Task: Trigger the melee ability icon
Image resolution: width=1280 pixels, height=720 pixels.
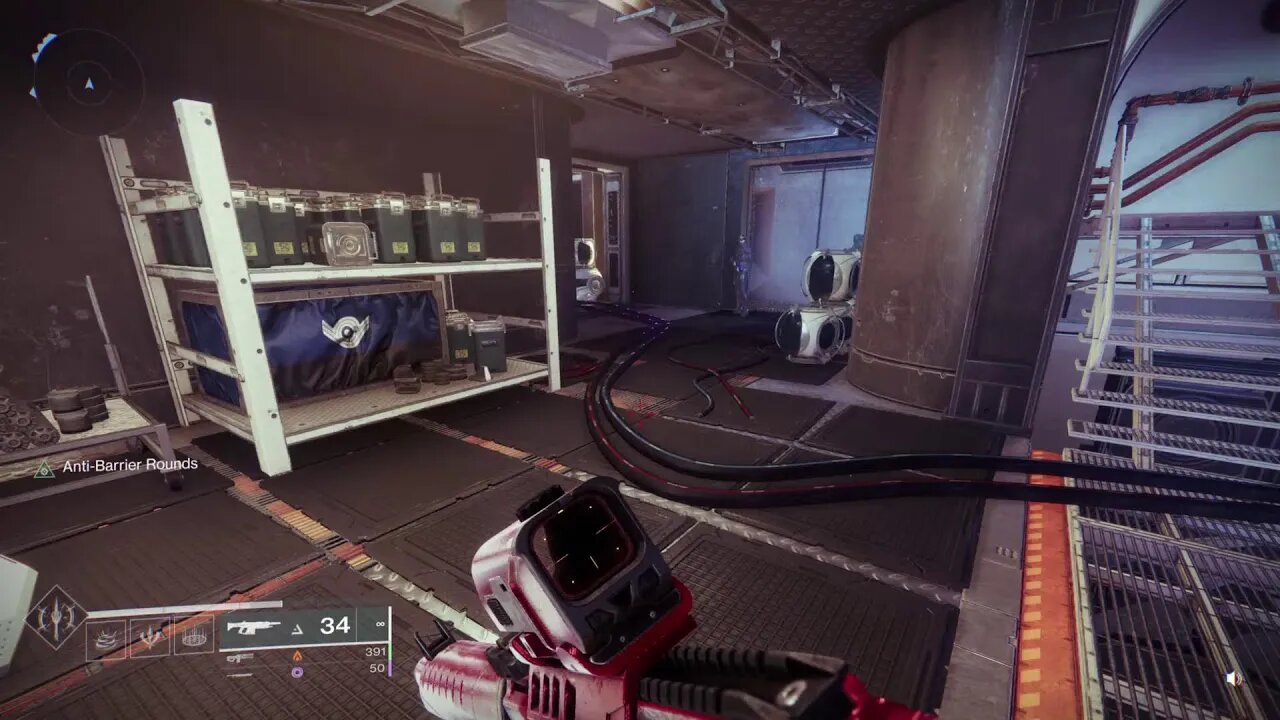Action: (150, 639)
